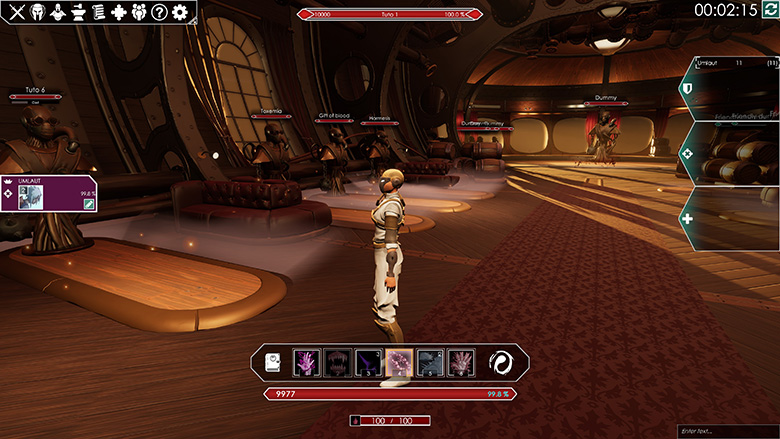The height and width of the screenshot is (439, 780).
Task: Activate the grey ability in slot 5
Action: point(430,363)
